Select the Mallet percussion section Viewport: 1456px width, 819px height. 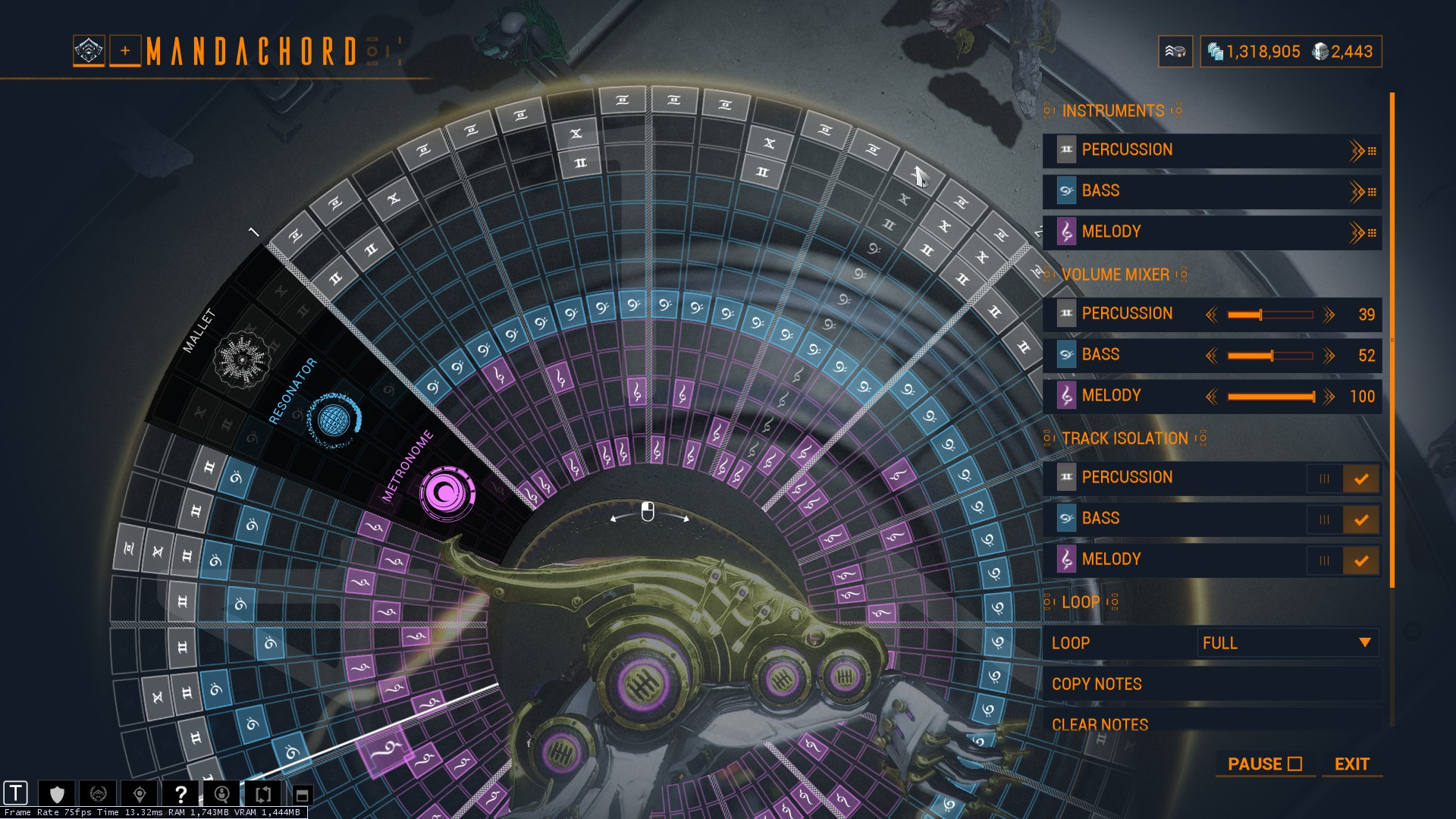242,359
